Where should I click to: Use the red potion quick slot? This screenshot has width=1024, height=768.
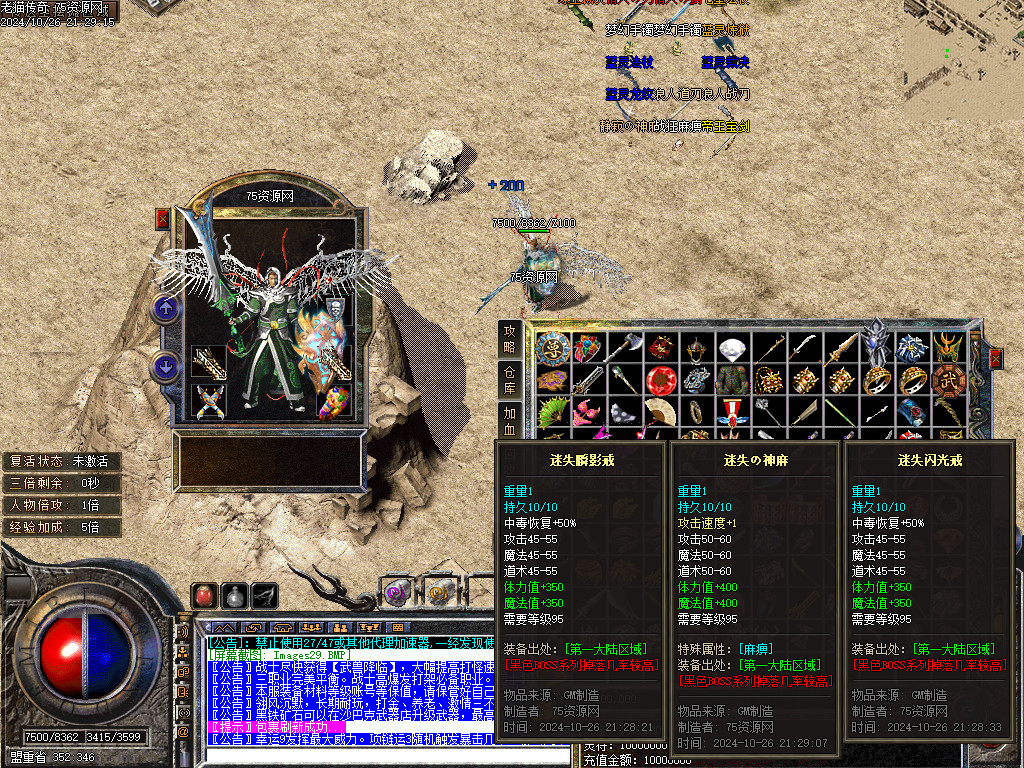point(204,595)
